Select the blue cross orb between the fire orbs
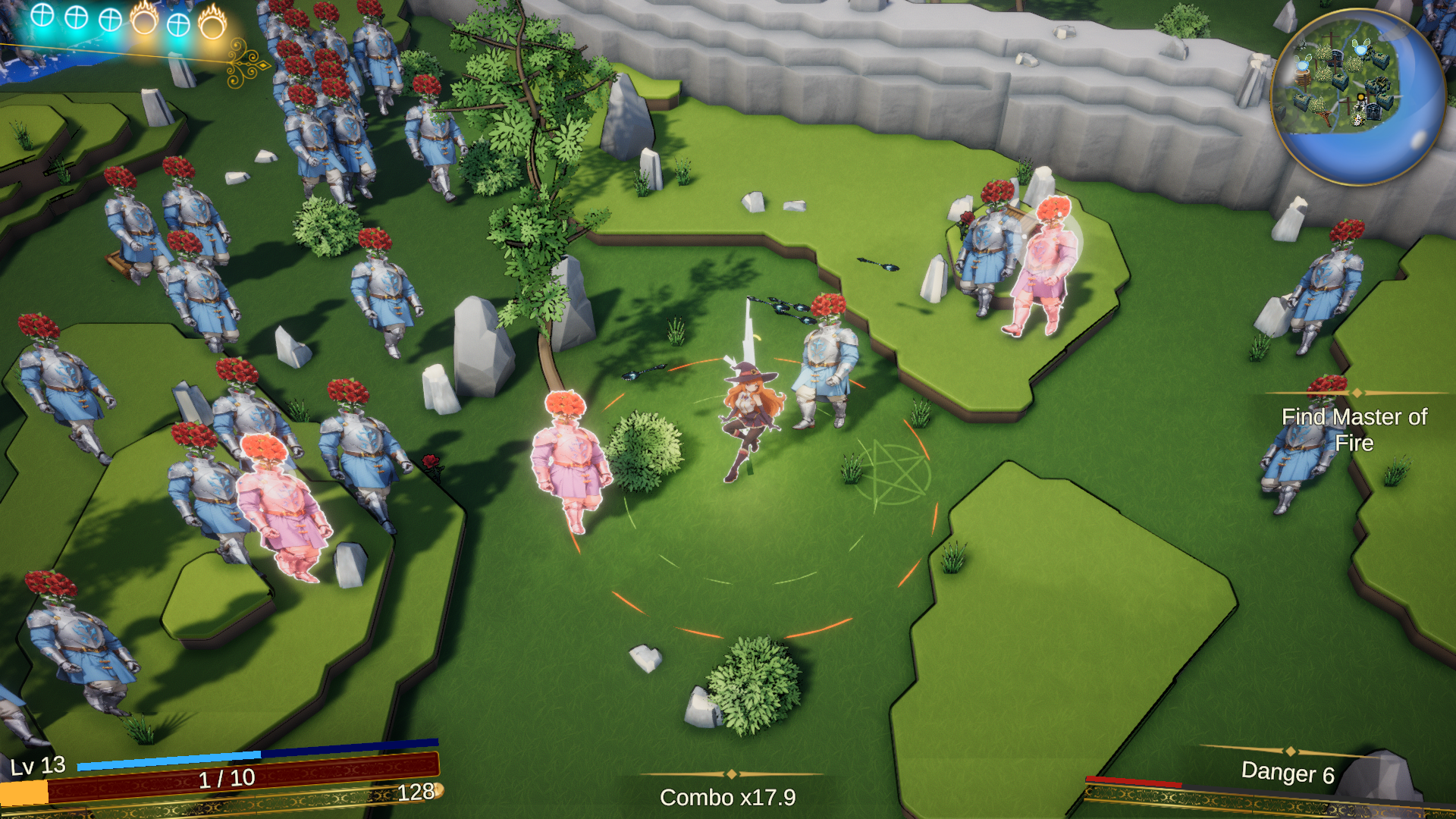The image size is (1456, 819). coord(178,24)
